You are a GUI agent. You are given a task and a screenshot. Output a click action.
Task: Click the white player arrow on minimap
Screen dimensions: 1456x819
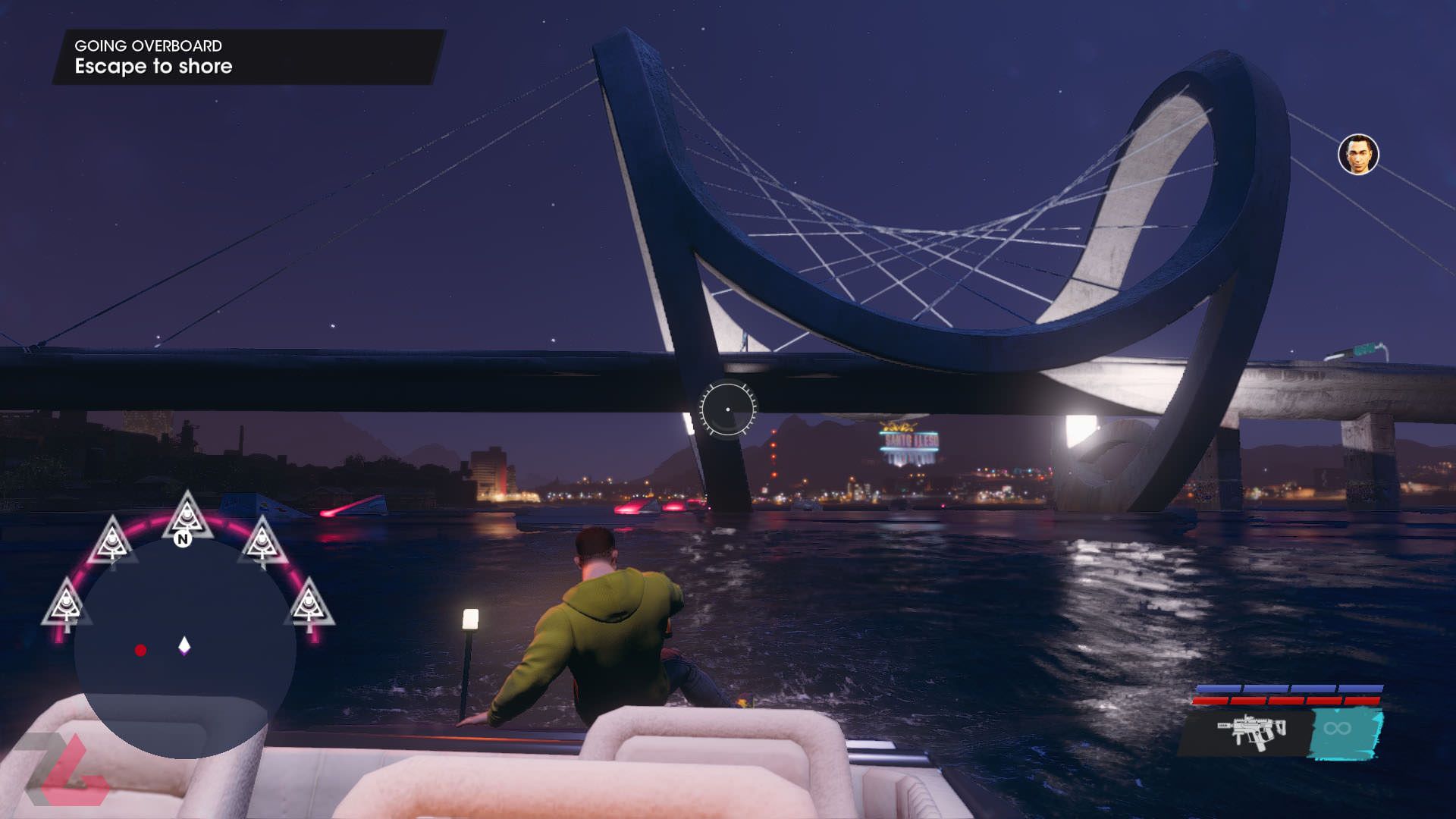(184, 646)
